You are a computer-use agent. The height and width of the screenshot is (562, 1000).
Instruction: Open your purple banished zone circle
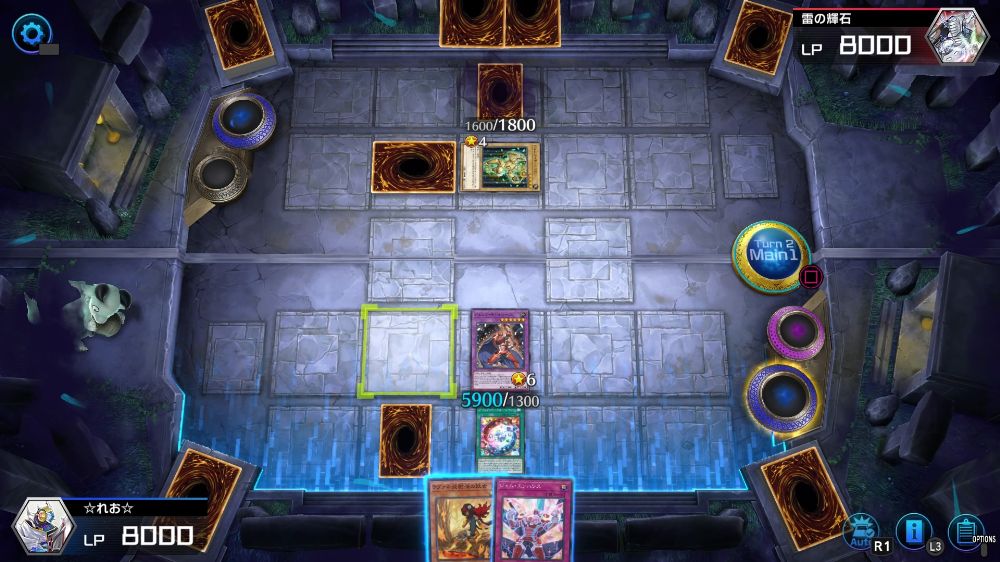pyautogui.click(x=796, y=333)
